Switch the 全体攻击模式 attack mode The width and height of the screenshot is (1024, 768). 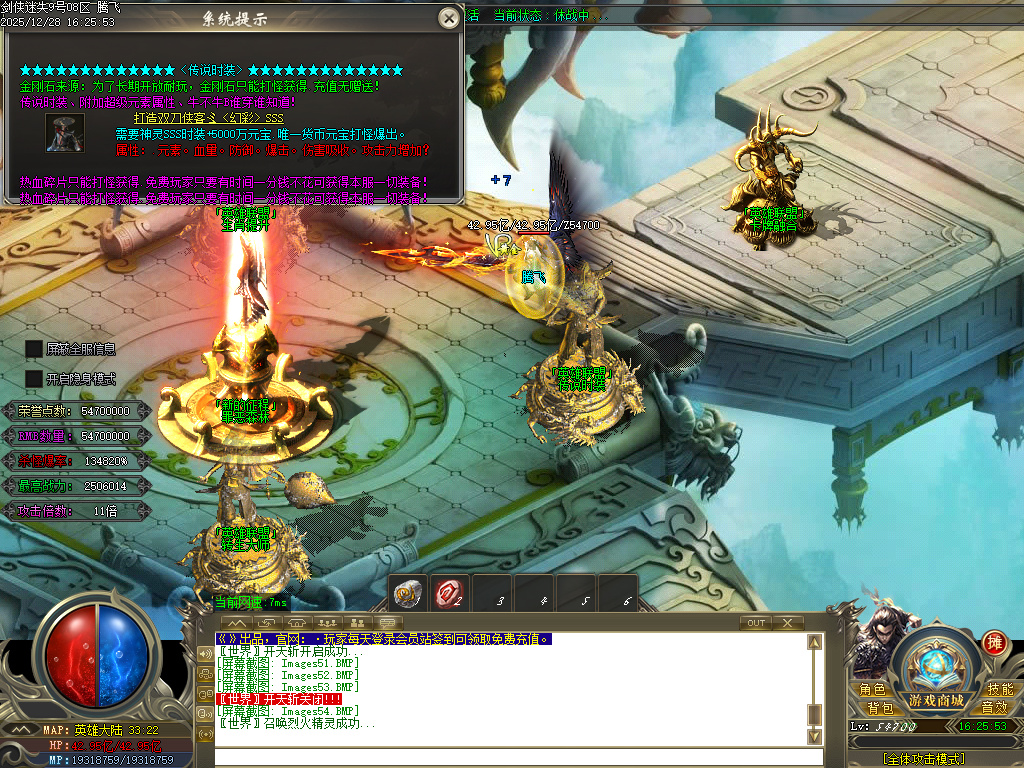924,759
